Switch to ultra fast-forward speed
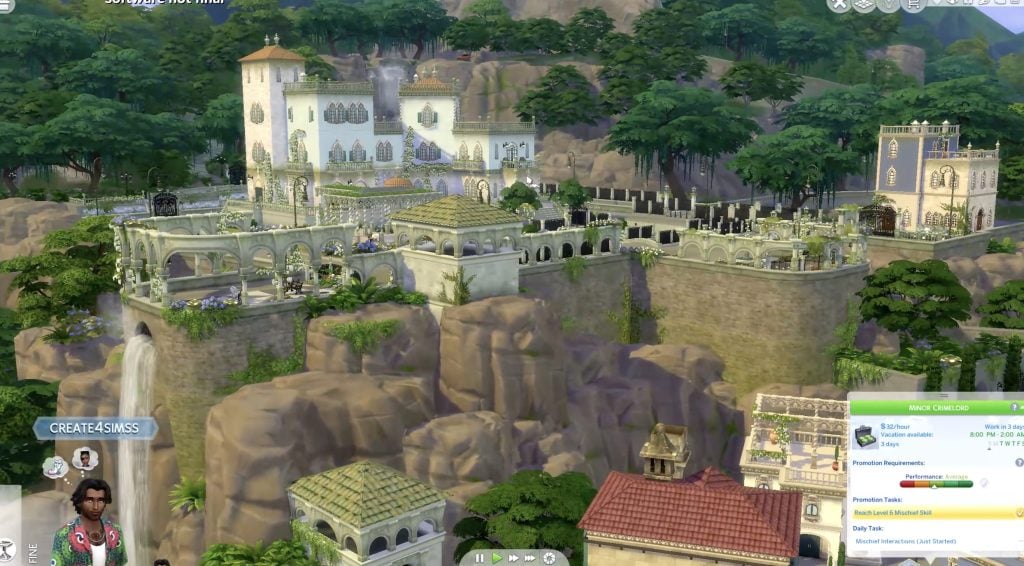 click(531, 558)
